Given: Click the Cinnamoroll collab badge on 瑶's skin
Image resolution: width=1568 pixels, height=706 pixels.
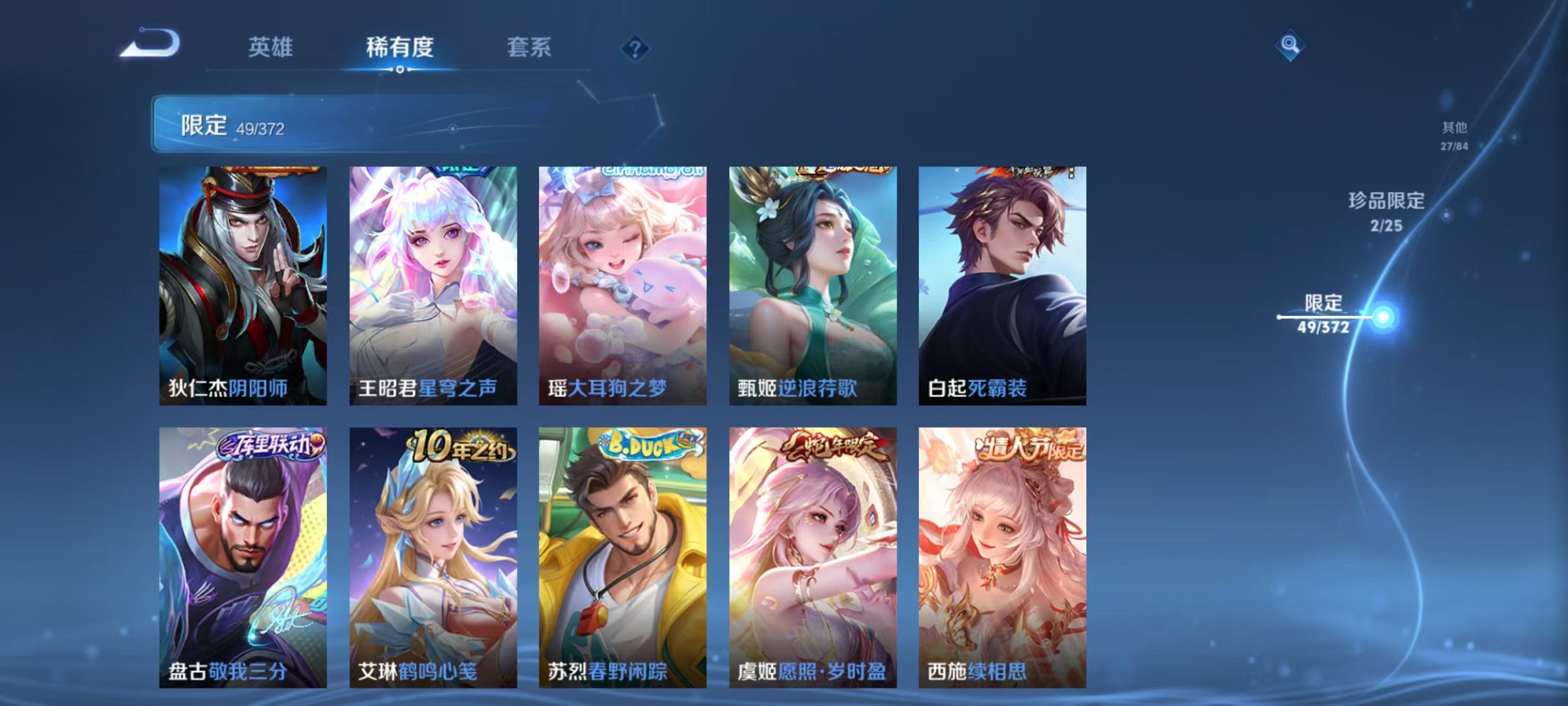Looking at the screenshot, I should coord(647,171).
